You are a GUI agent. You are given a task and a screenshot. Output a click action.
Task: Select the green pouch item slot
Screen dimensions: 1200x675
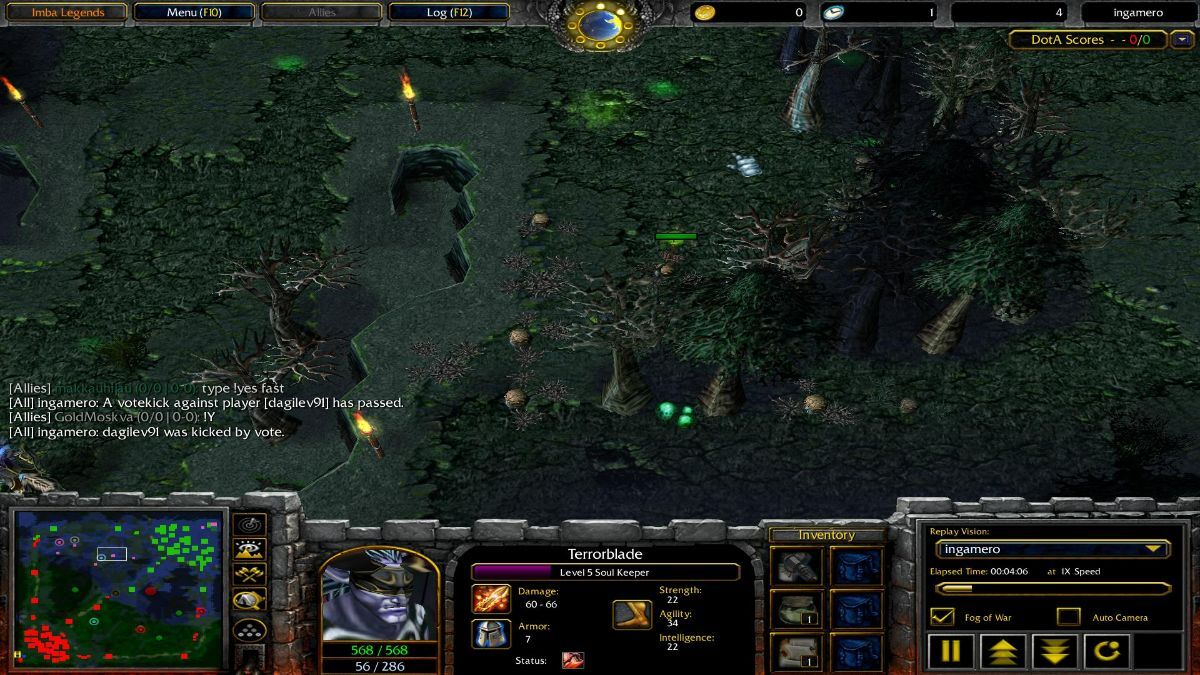(798, 608)
